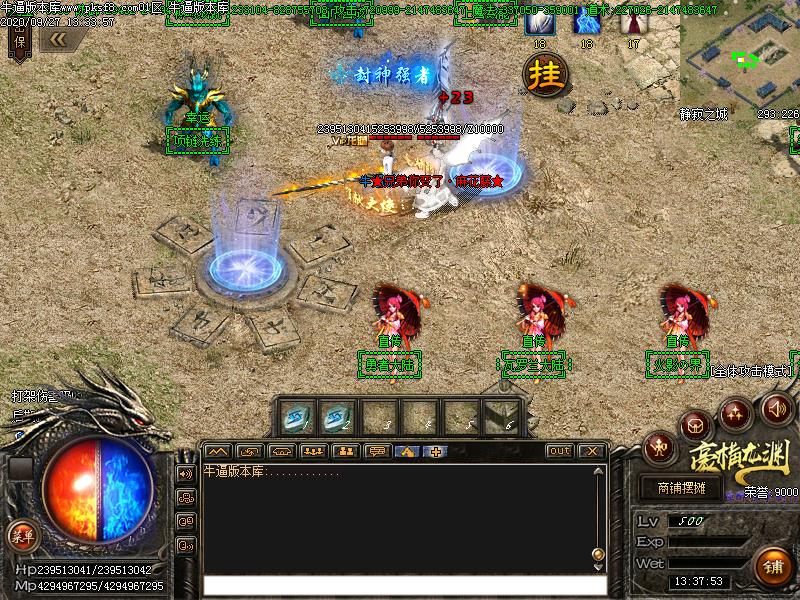Click the round 挂 auto-play button
Viewport: 800px width, 600px height.
[547, 75]
